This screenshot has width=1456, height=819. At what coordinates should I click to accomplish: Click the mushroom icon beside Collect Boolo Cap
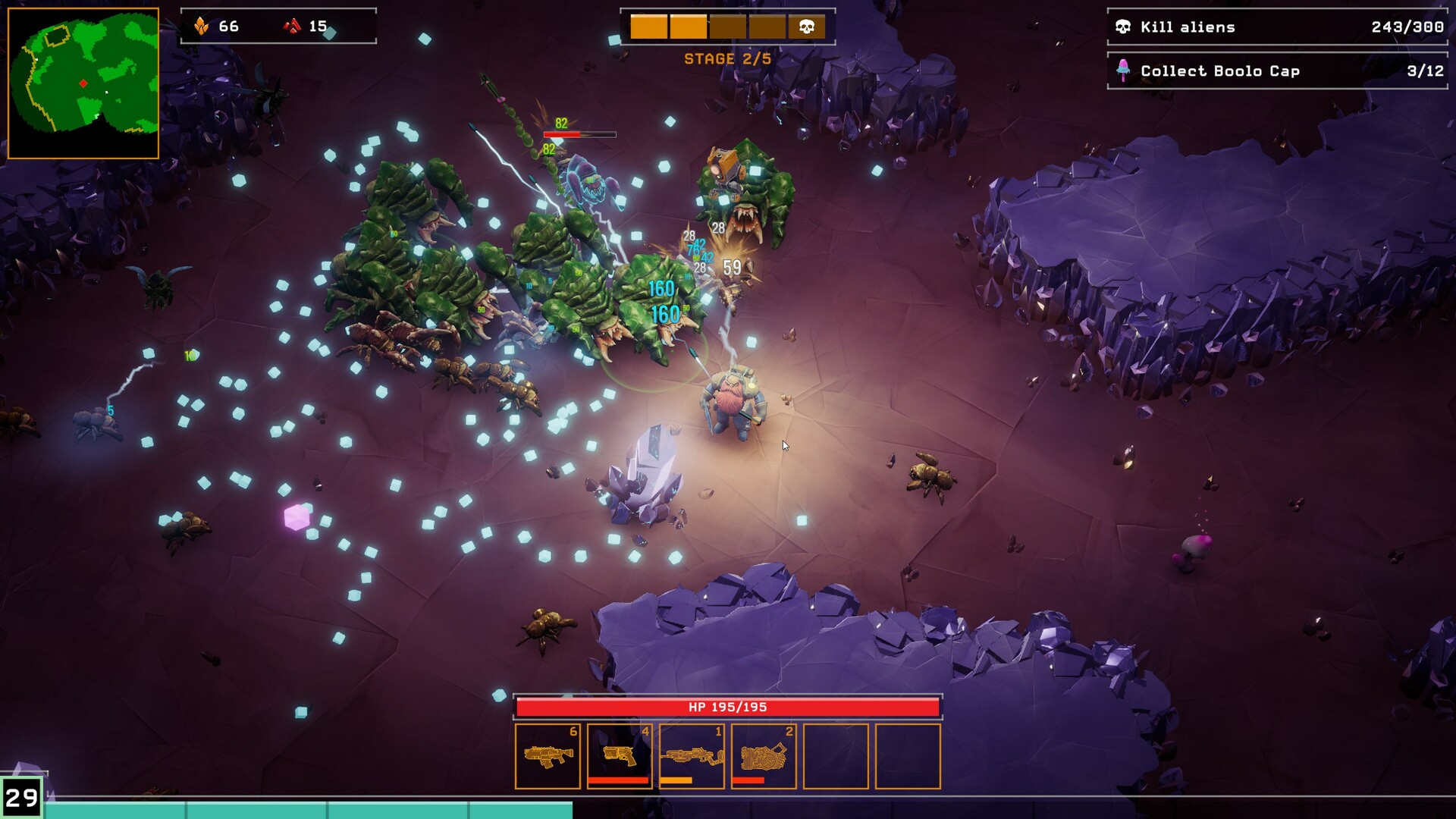click(1123, 71)
